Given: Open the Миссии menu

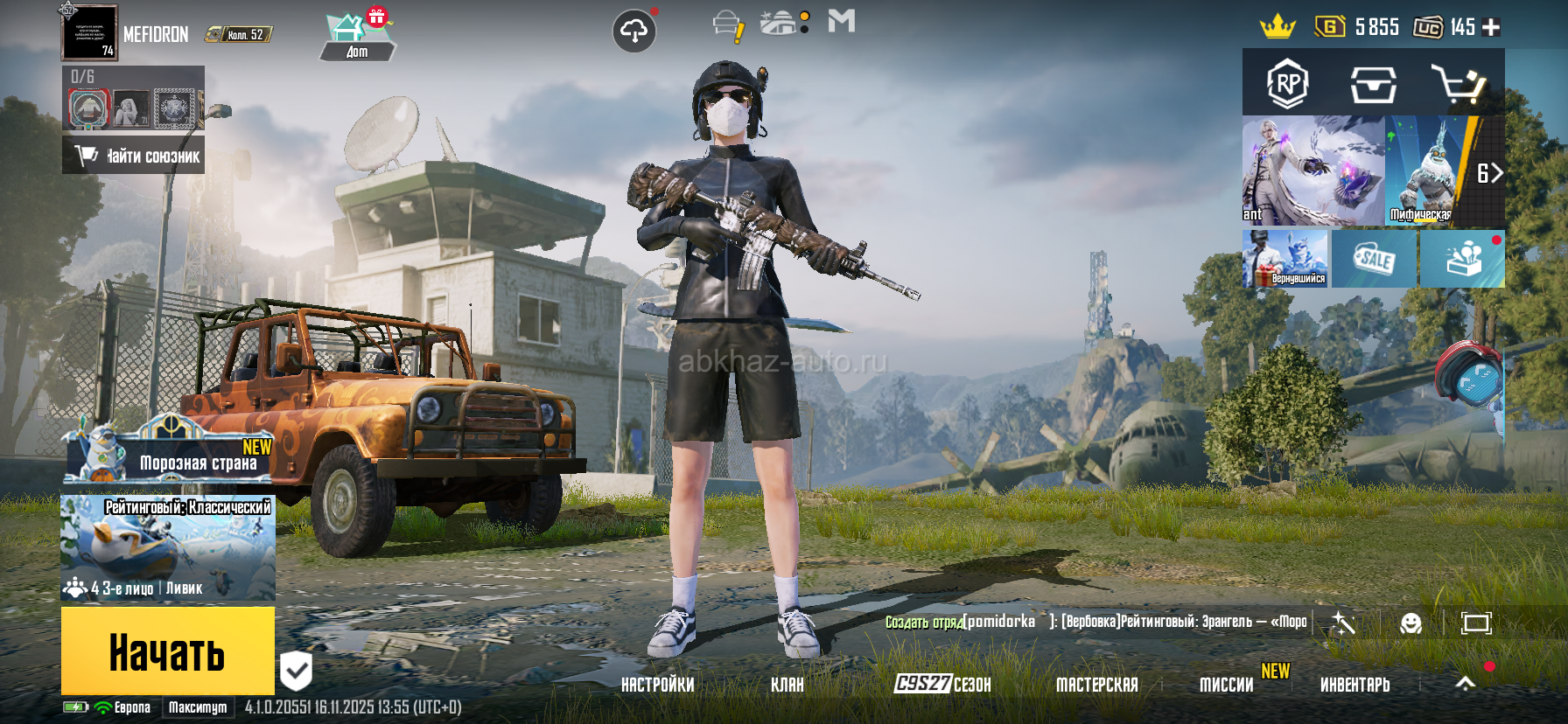Looking at the screenshot, I should 1226,685.
